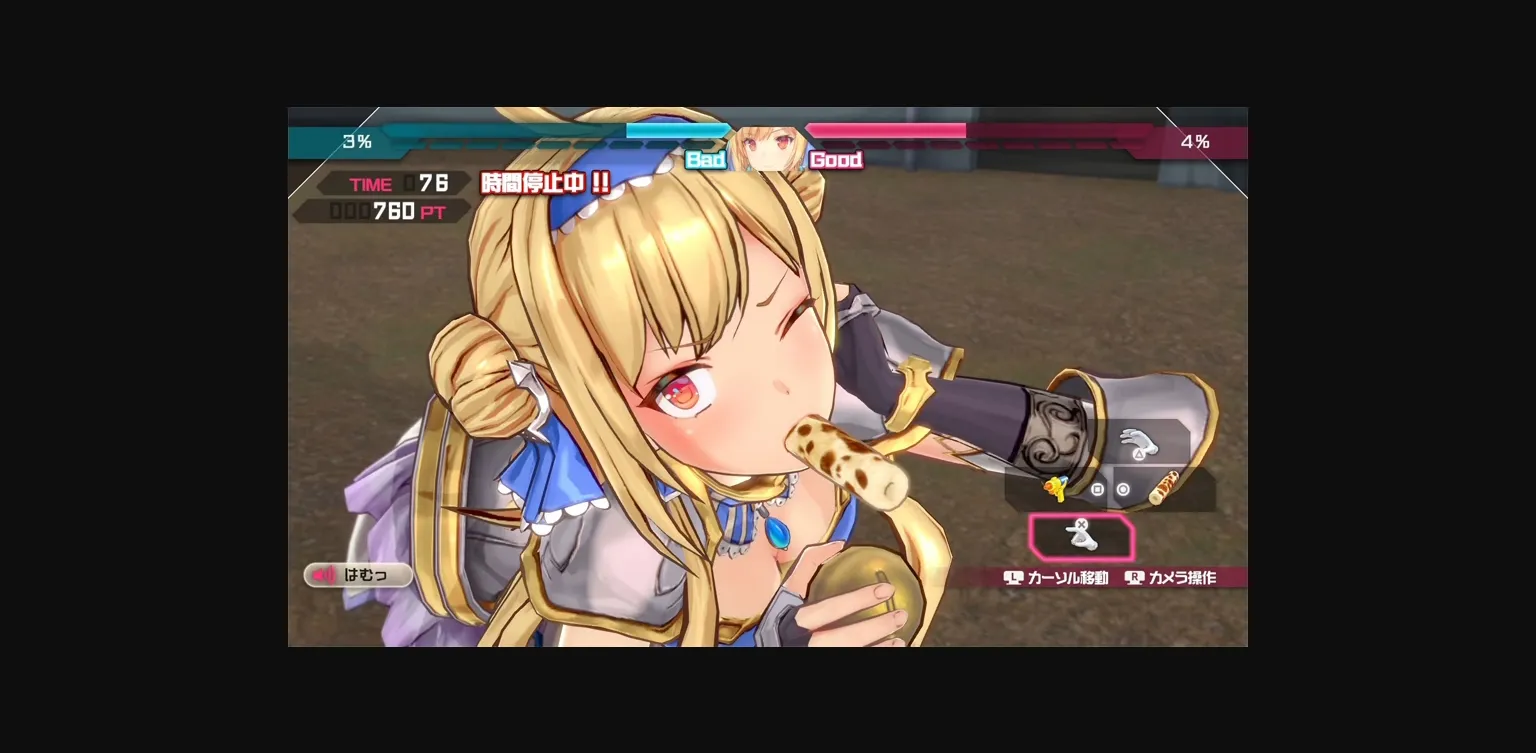The image size is (1536, 753).
Task: Open the TIME 076 display
Action: (390, 183)
